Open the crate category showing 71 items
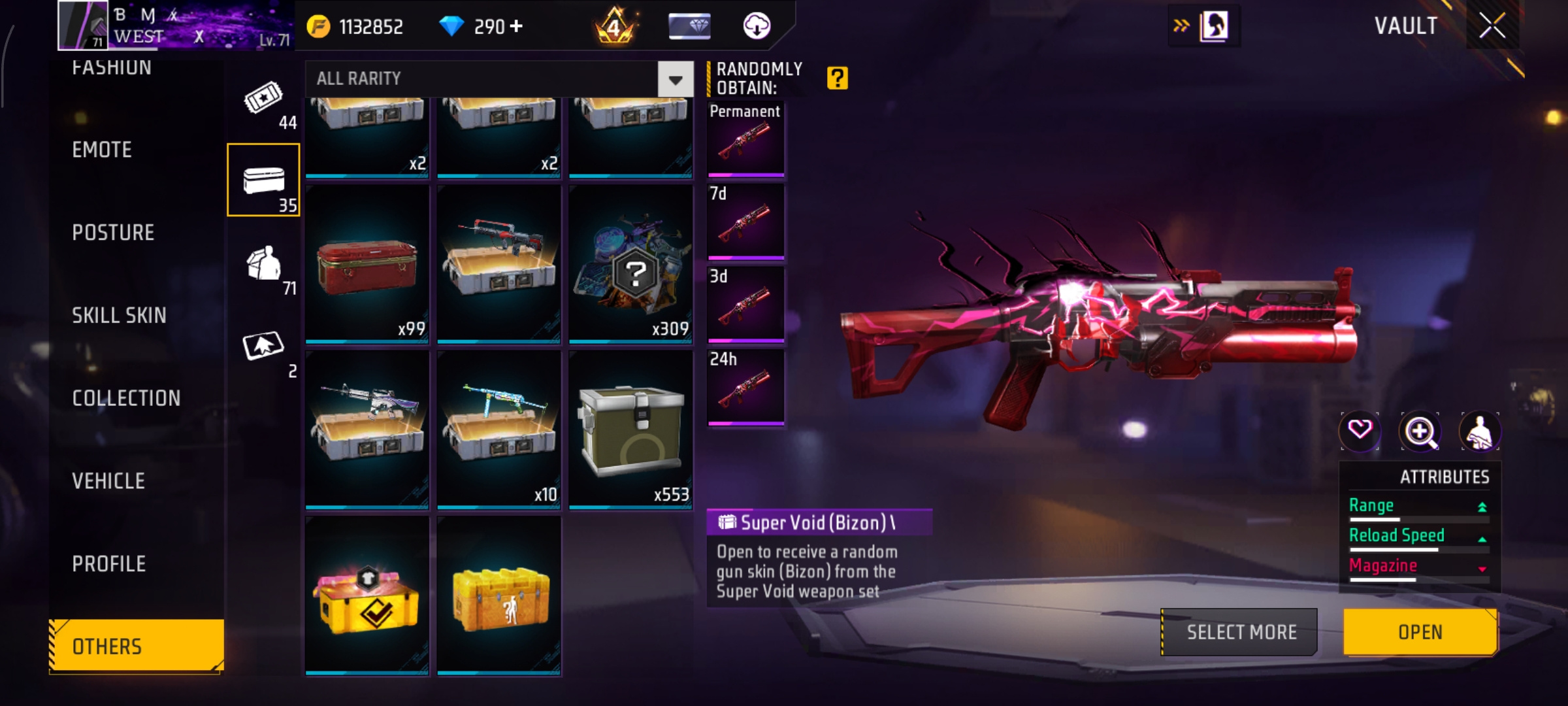 click(264, 261)
